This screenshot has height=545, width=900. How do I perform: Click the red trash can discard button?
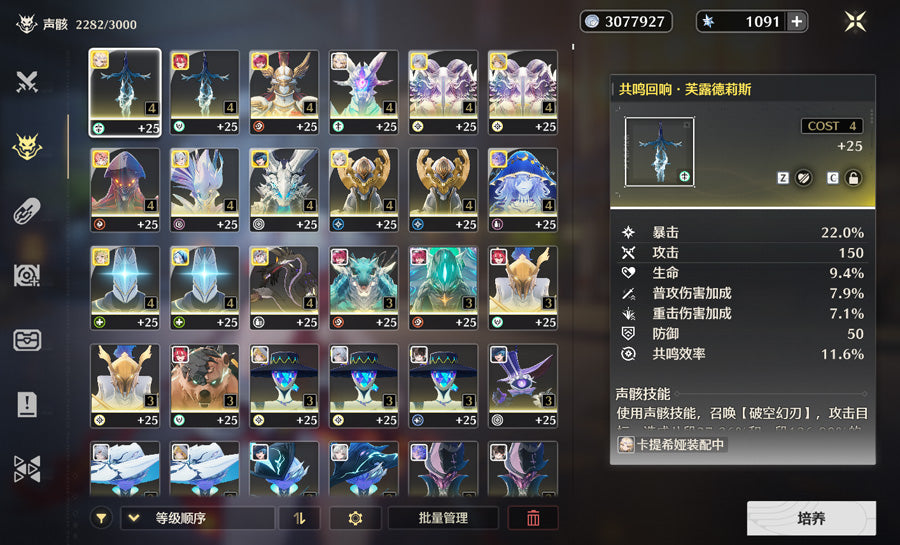click(x=533, y=518)
